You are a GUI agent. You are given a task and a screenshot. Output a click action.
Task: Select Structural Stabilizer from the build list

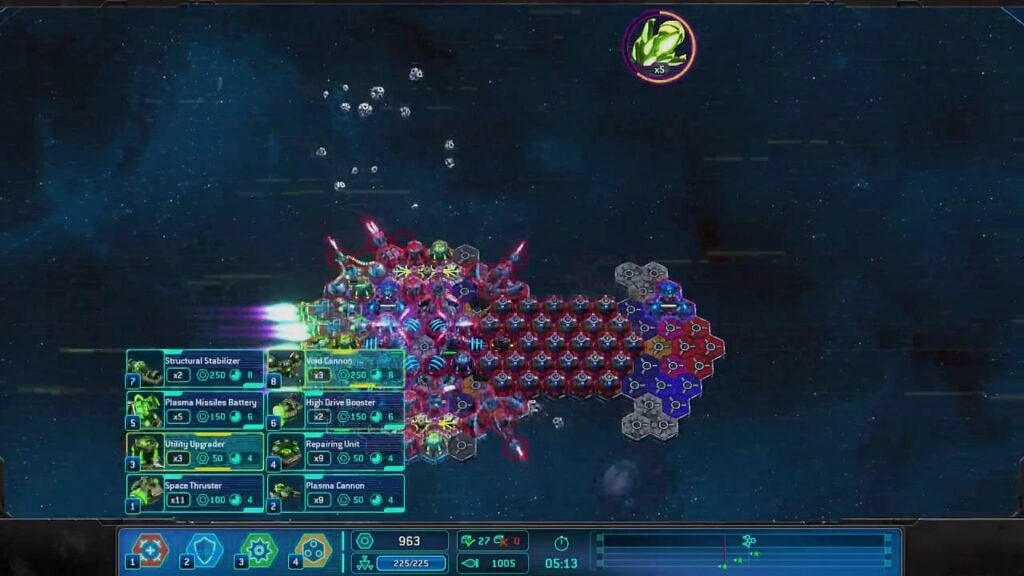tap(196, 368)
